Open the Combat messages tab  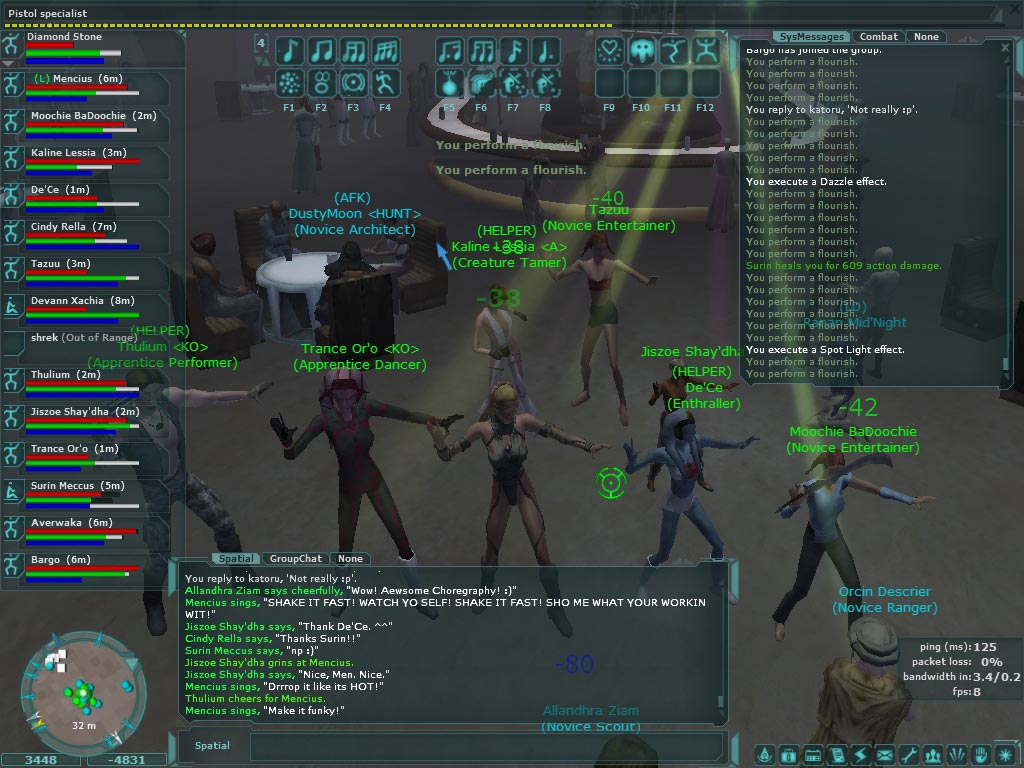879,37
